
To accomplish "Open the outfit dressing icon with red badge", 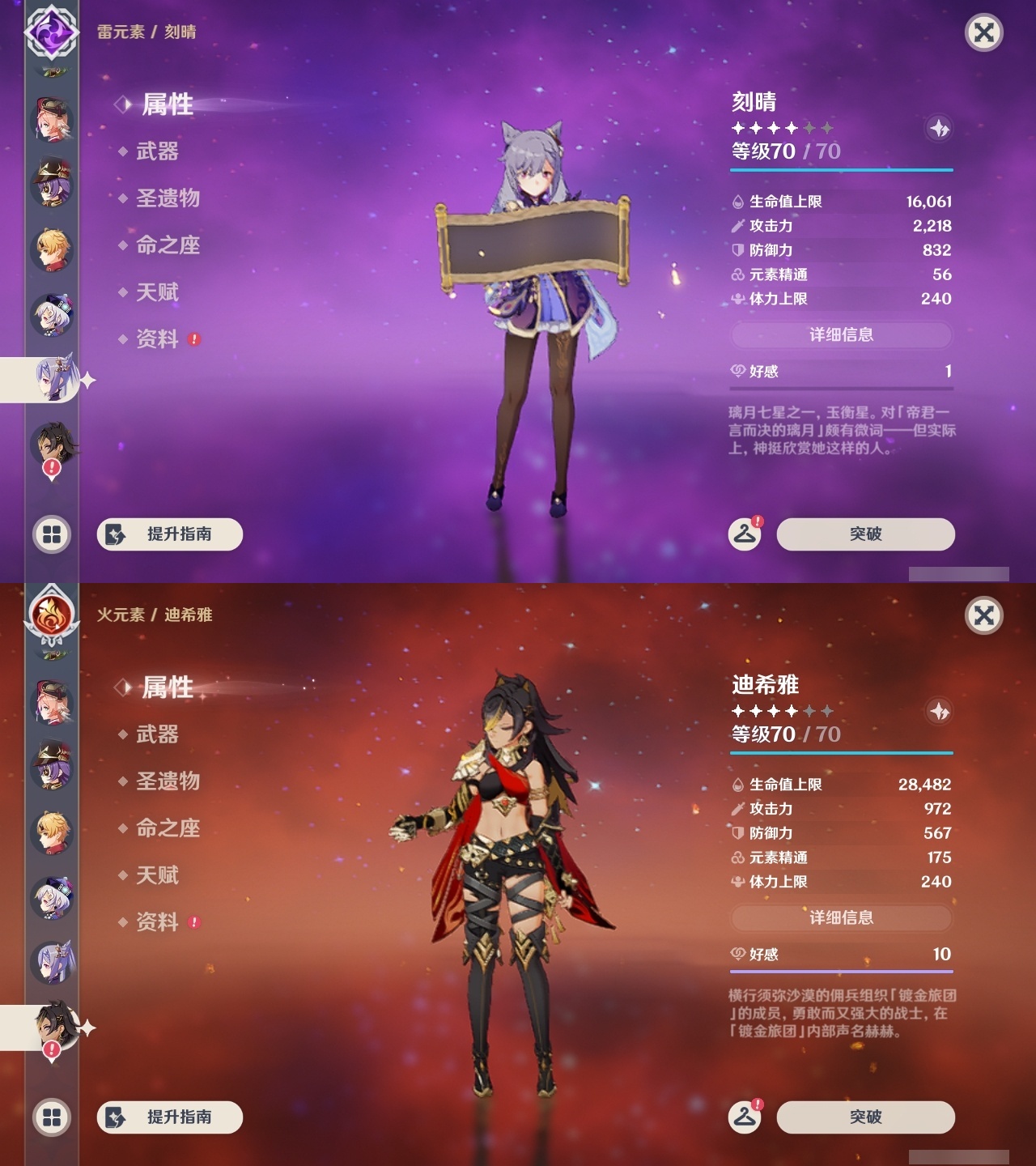I will click(x=744, y=534).
